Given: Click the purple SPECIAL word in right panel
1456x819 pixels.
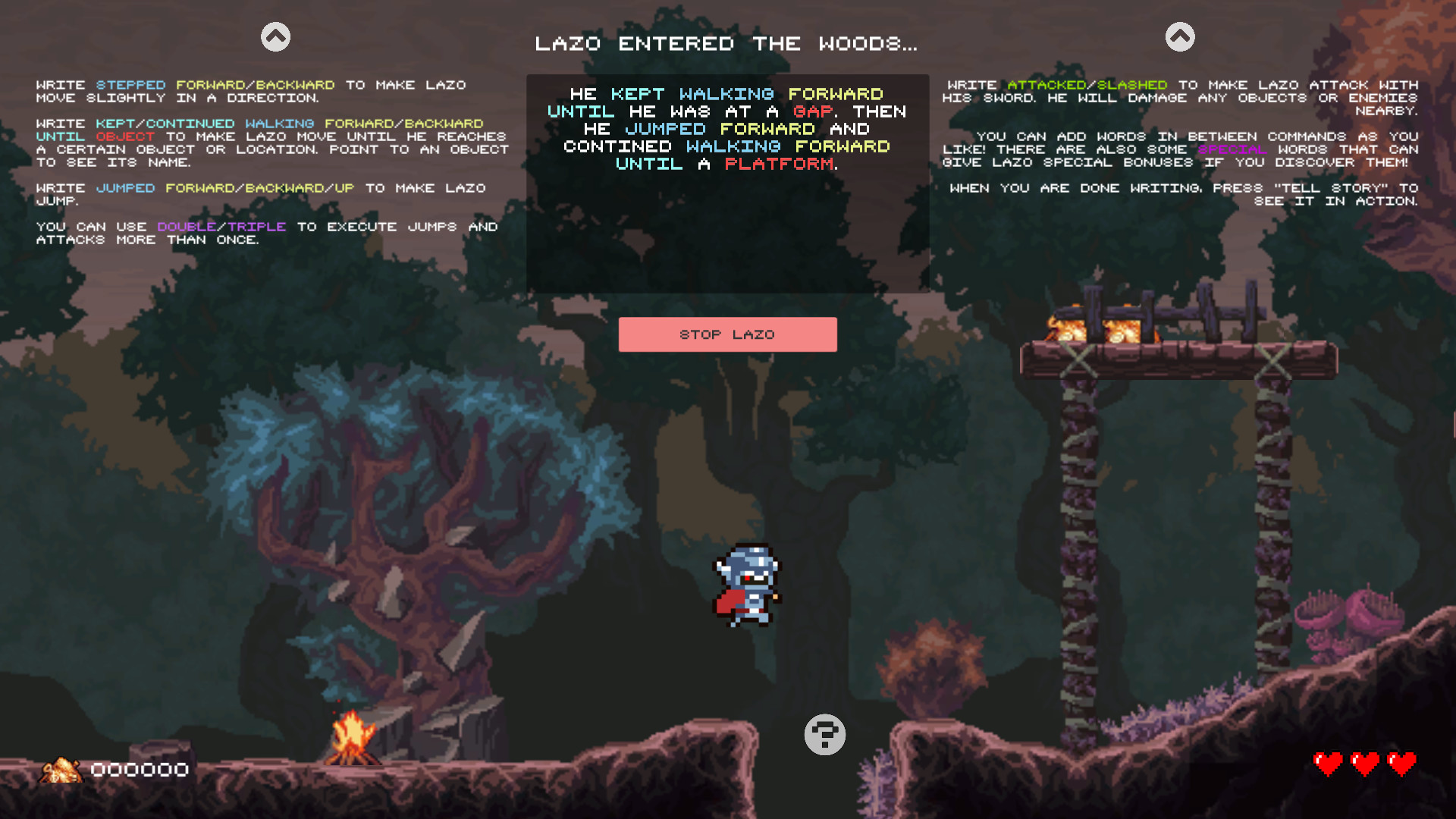Looking at the screenshot, I should coord(1232,149).
